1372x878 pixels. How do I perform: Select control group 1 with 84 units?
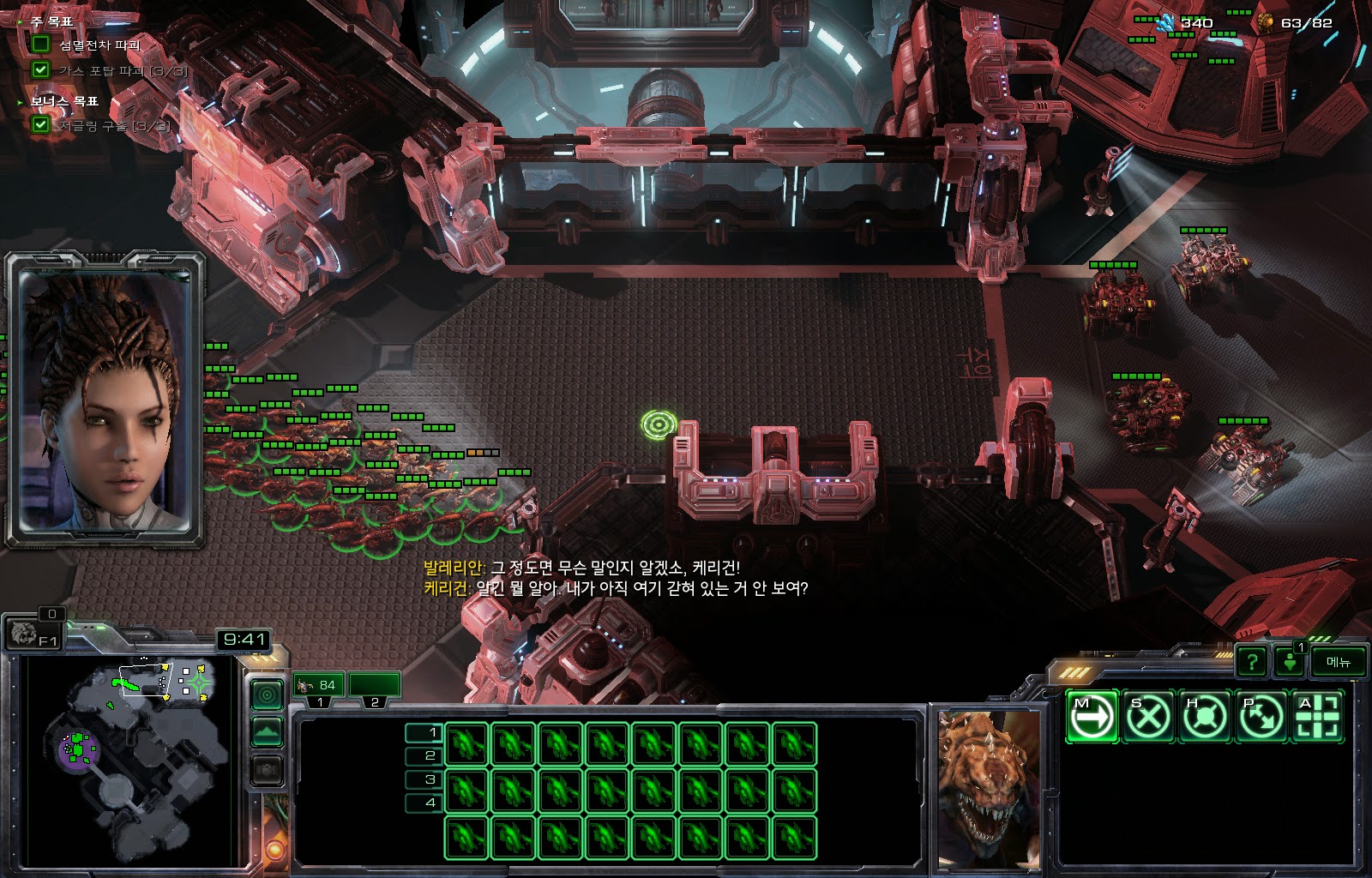[319, 685]
